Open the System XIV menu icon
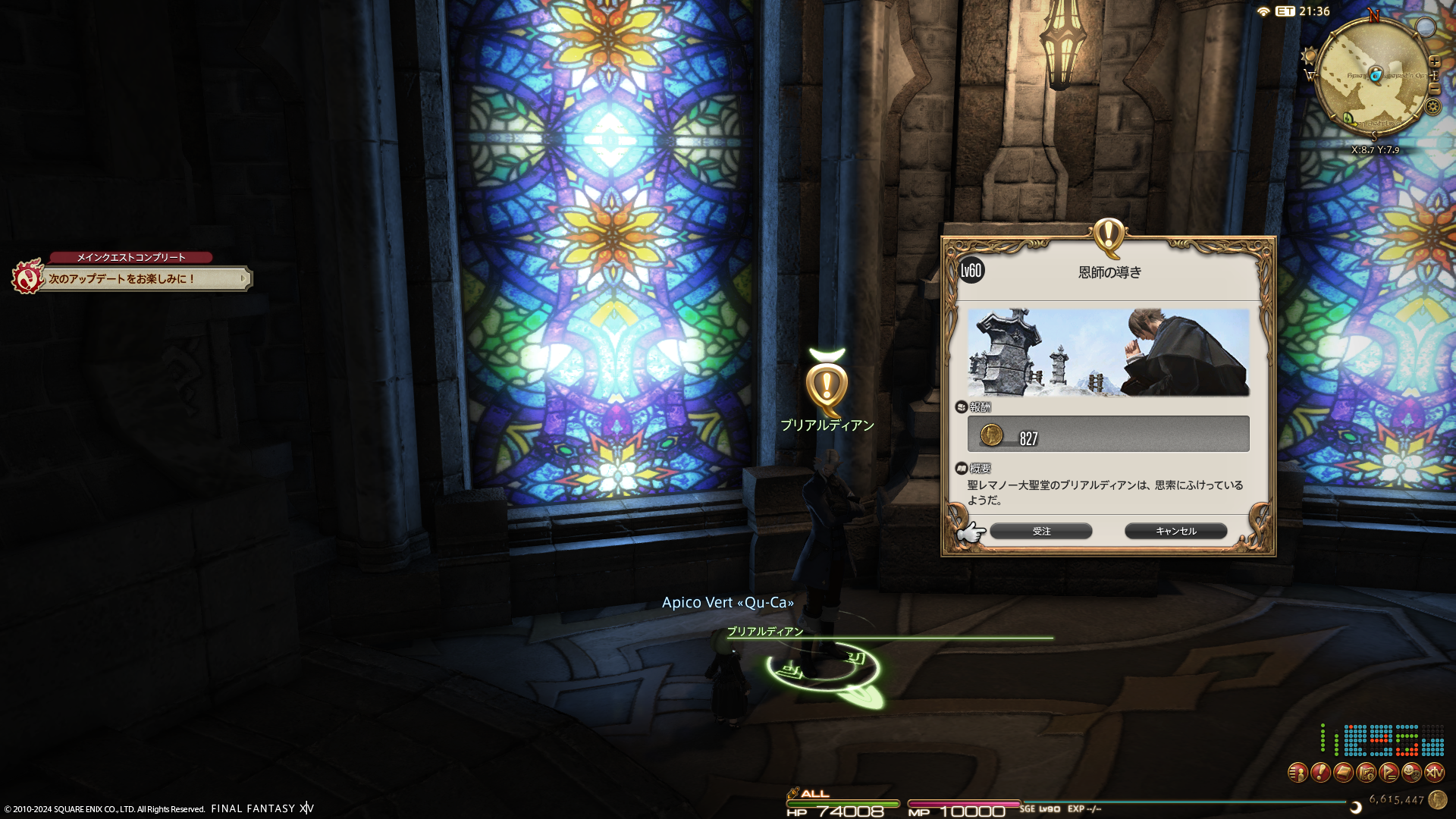Screen dimensions: 1456x819 [x=1434, y=773]
